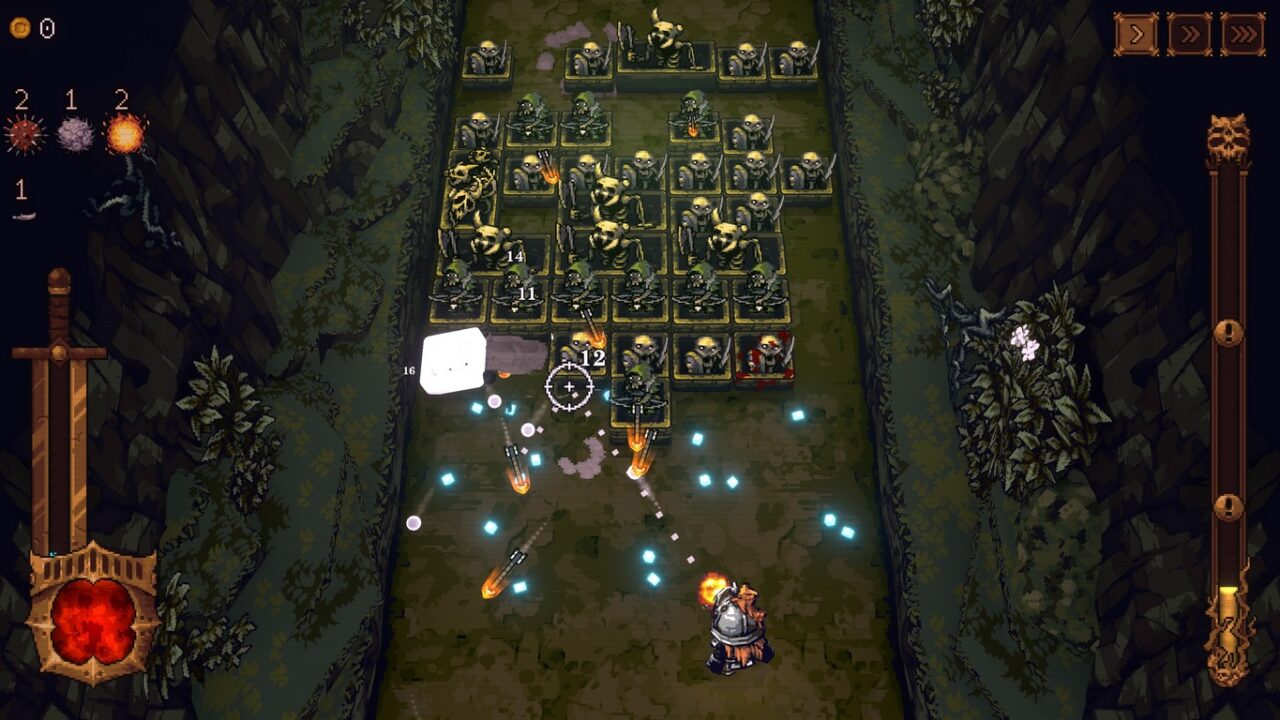Viewport: 1280px width, 720px height.
Task: Choose the triple-arrow fastest speed
Action: tap(1242, 35)
